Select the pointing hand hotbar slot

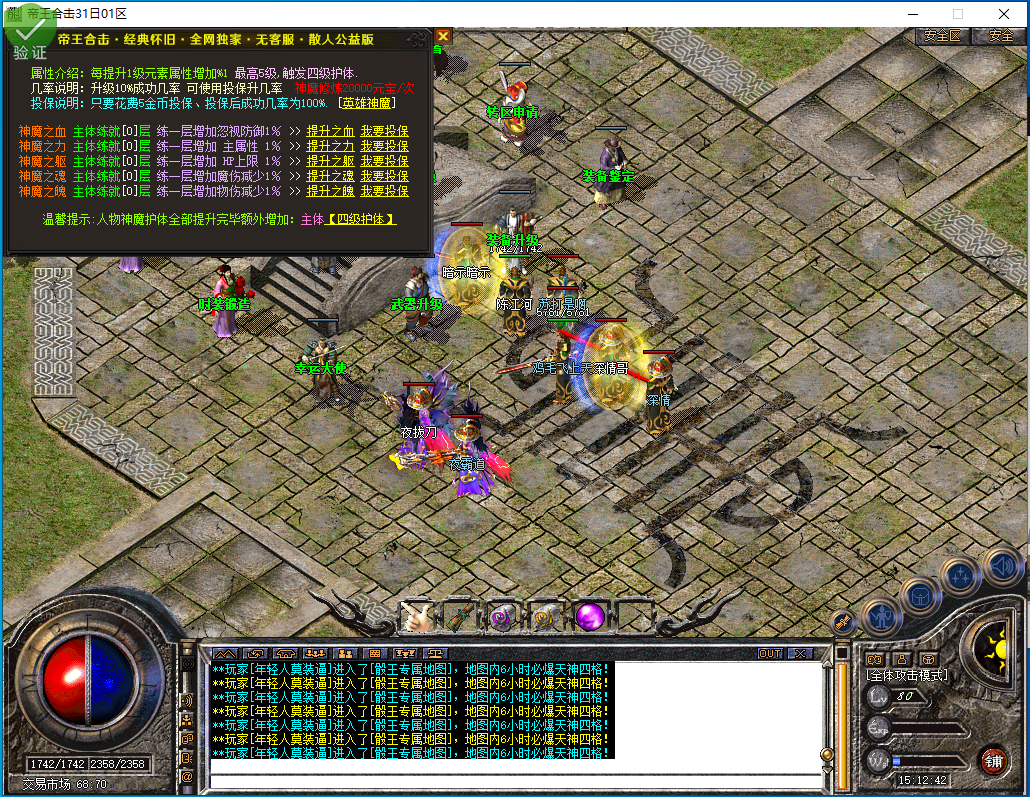pyautogui.click(x=415, y=617)
